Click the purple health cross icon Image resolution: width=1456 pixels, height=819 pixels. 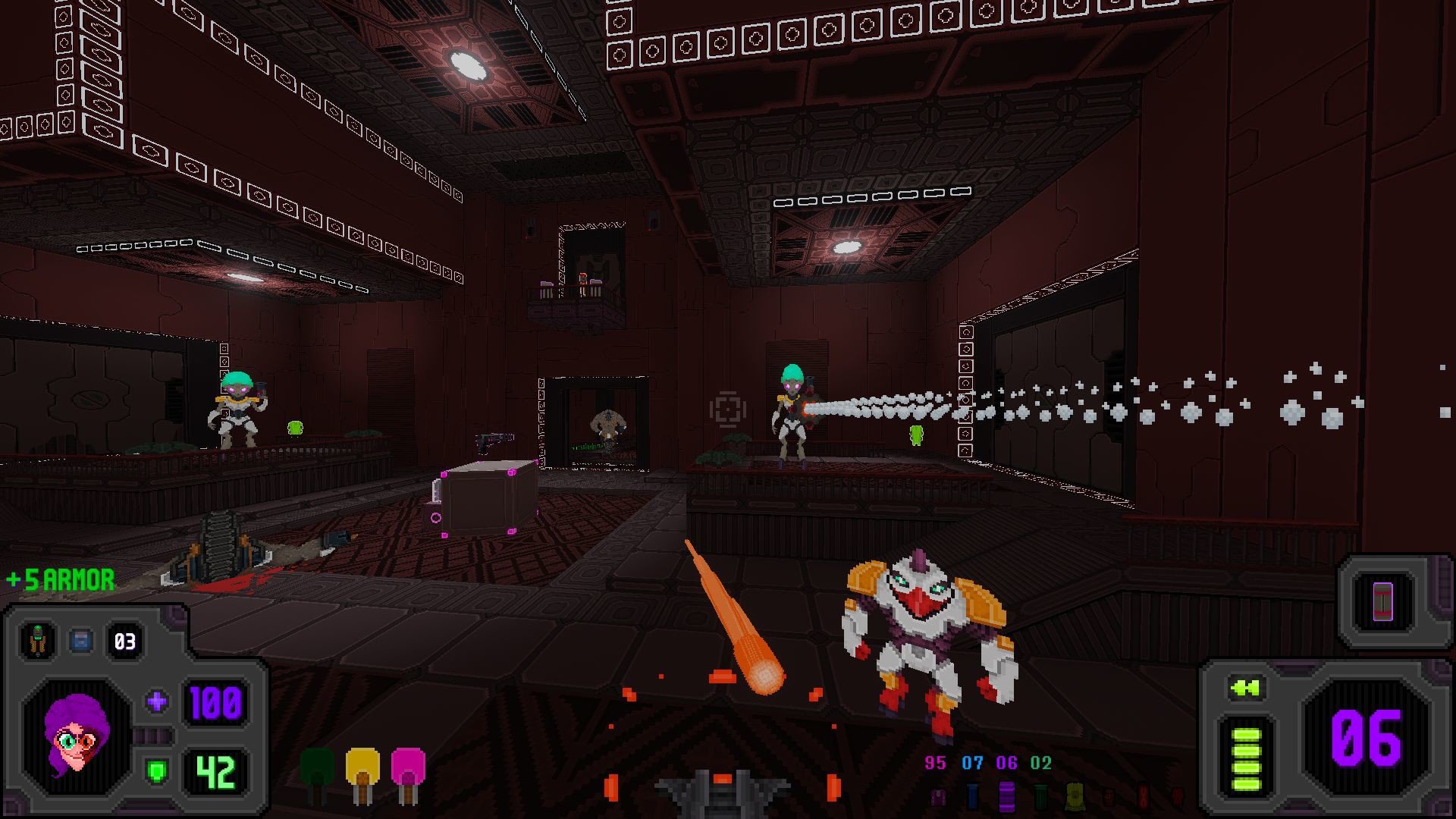(x=157, y=701)
